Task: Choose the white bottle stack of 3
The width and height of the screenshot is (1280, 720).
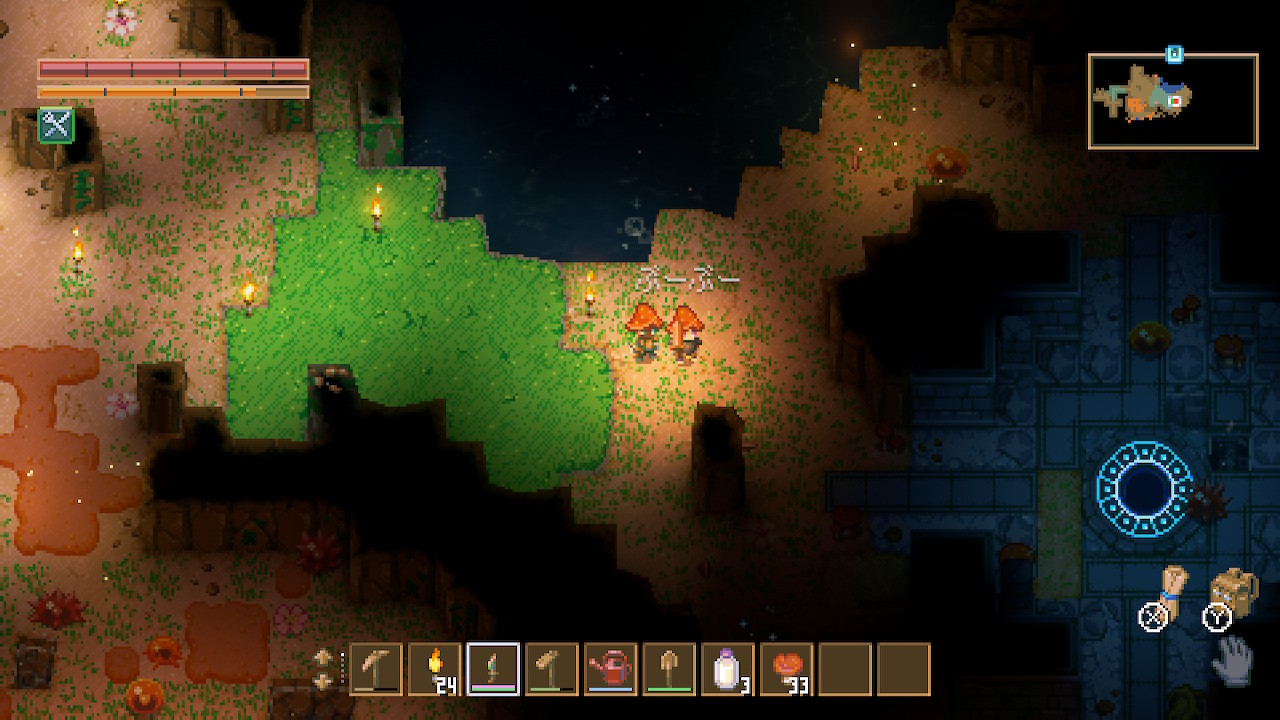Action: pos(728,669)
